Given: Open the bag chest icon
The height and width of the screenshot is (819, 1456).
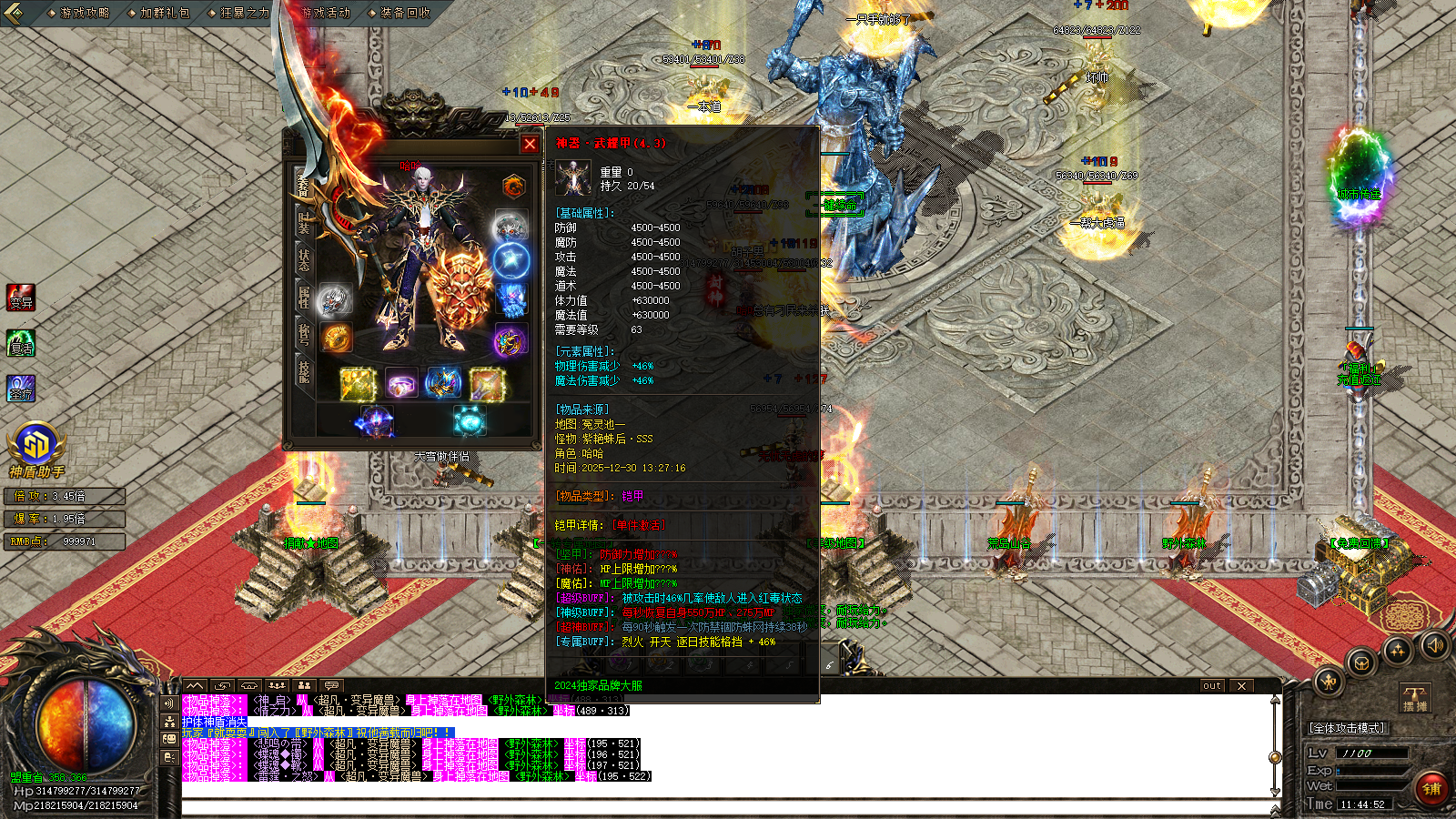Looking at the screenshot, I should pyautogui.click(x=1361, y=662).
